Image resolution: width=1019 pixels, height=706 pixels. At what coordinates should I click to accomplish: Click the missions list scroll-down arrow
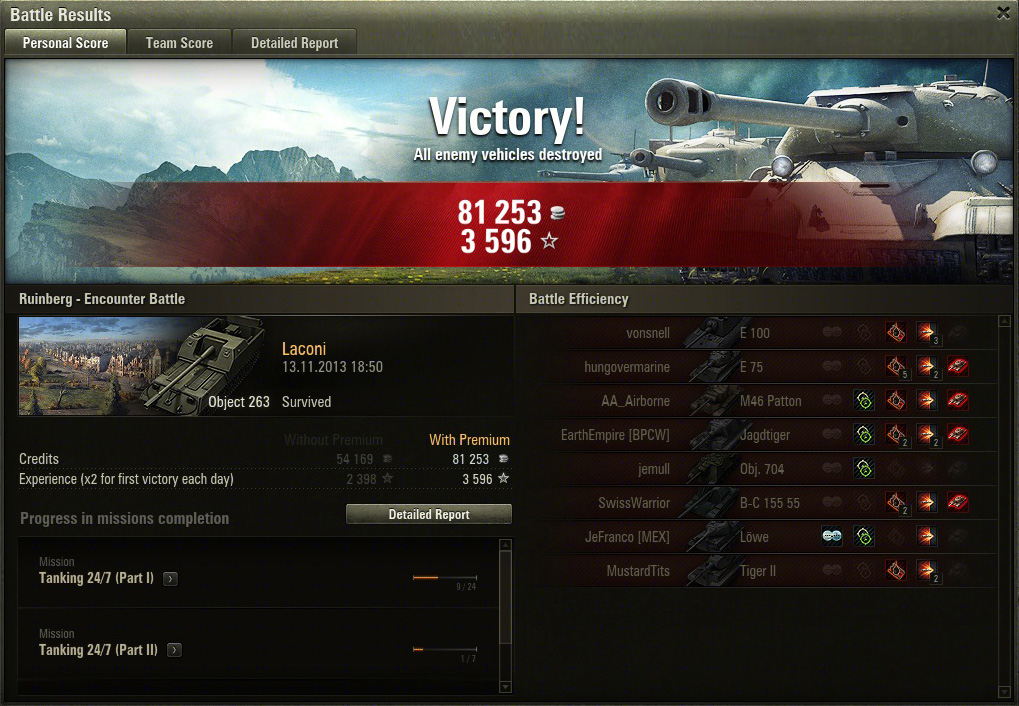[505, 687]
